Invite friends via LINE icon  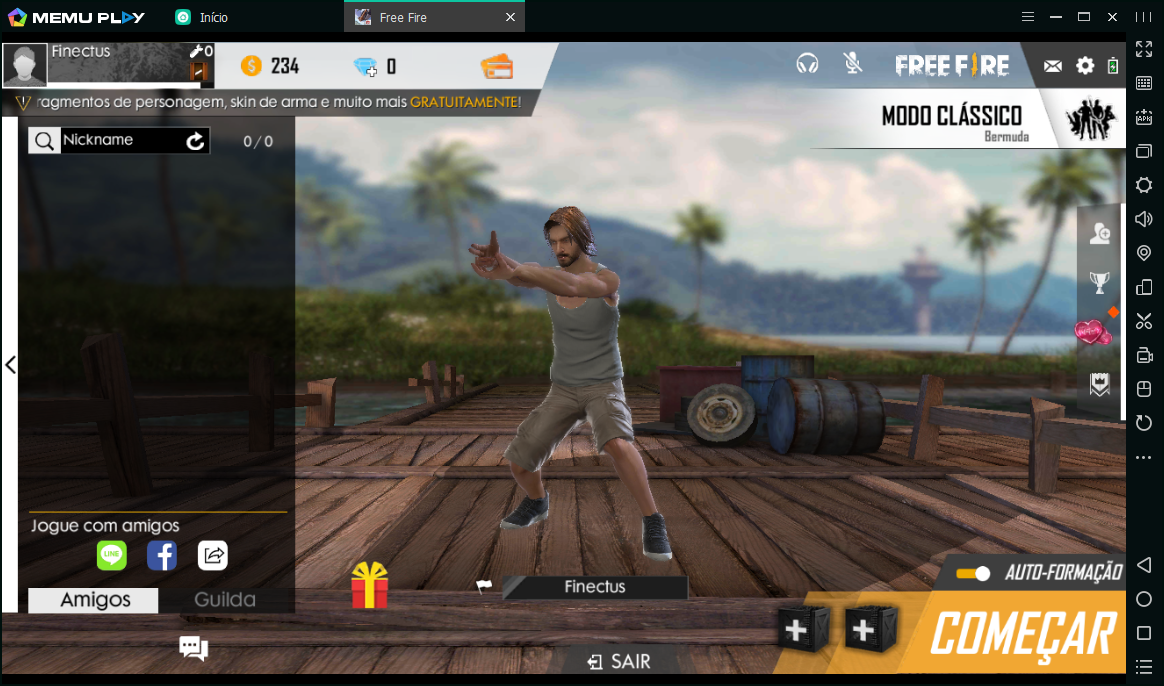[111, 555]
